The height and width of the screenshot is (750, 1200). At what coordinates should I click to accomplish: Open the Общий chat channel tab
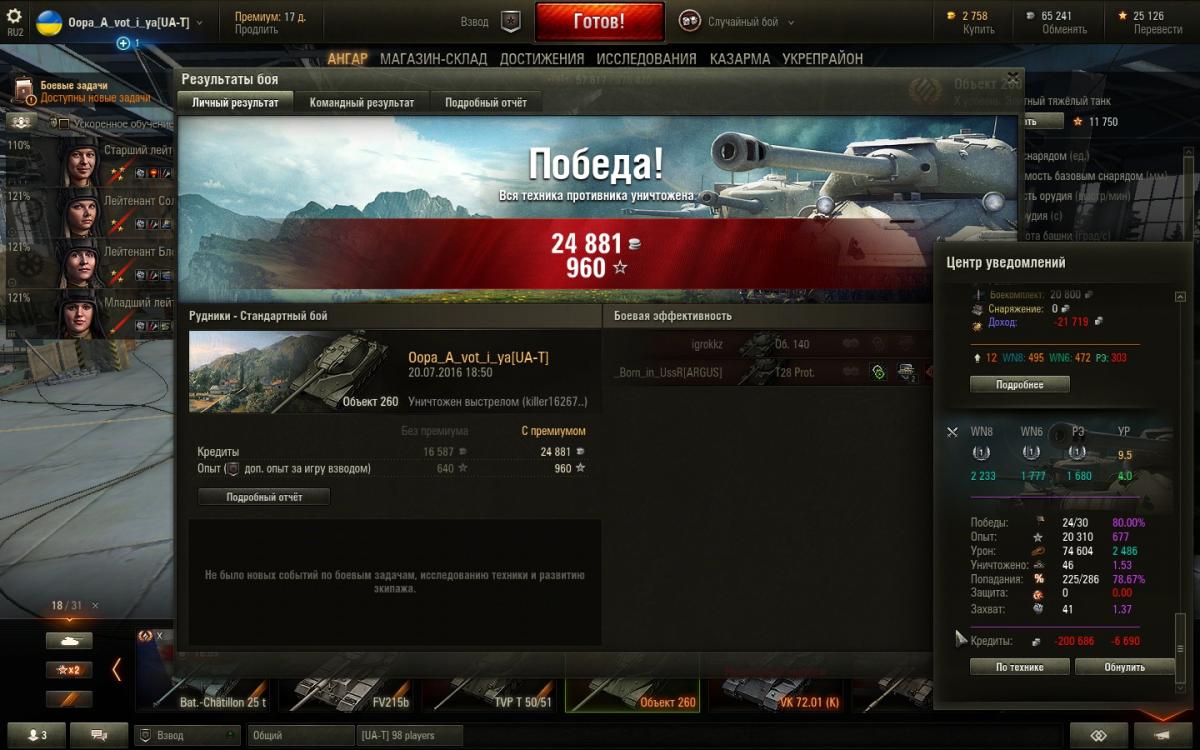point(297,736)
